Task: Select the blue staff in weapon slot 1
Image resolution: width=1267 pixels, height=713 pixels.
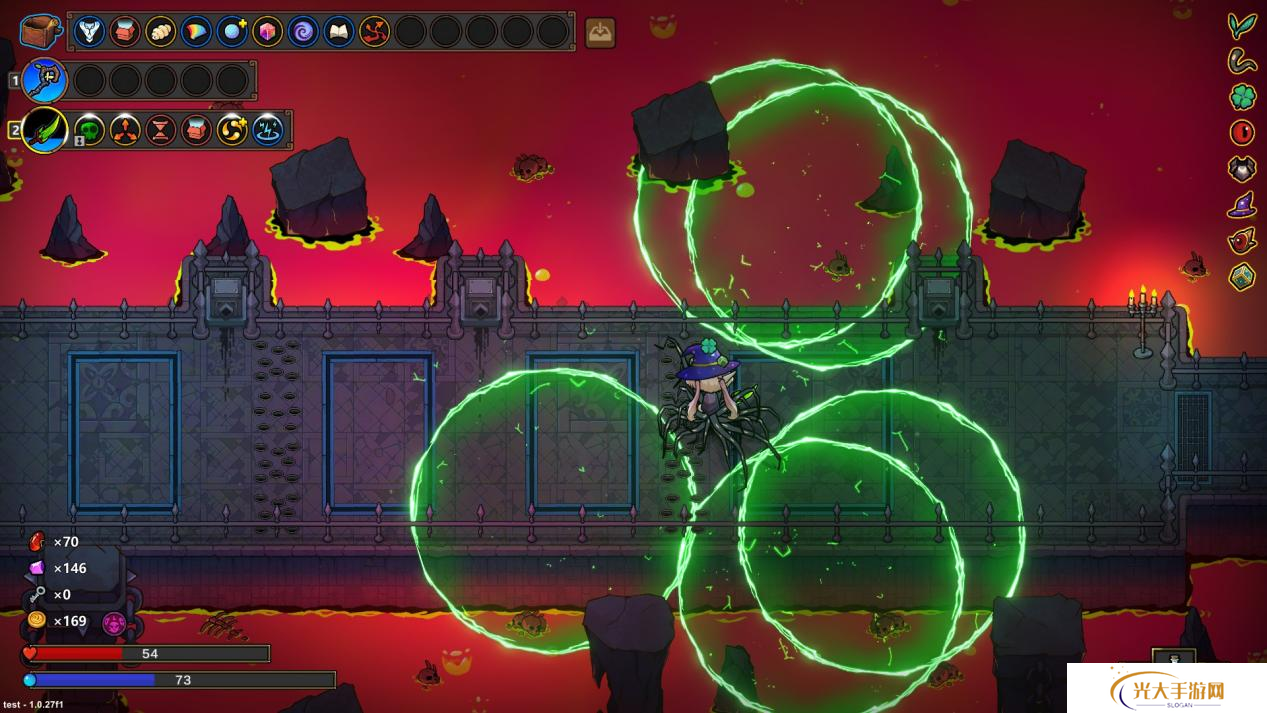Action: 45,80
